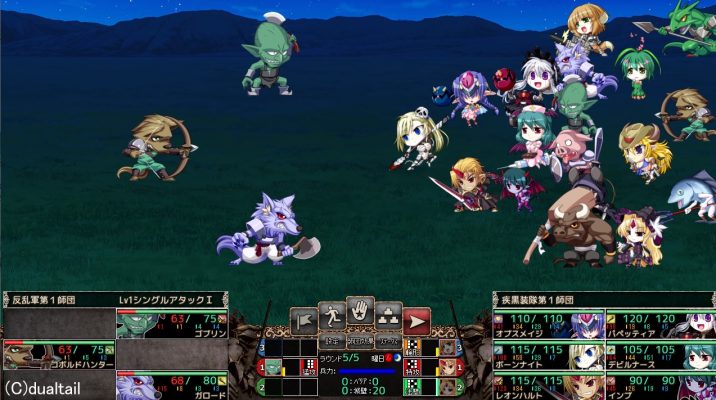Select the ゴブリン unit panel

pos(171,323)
